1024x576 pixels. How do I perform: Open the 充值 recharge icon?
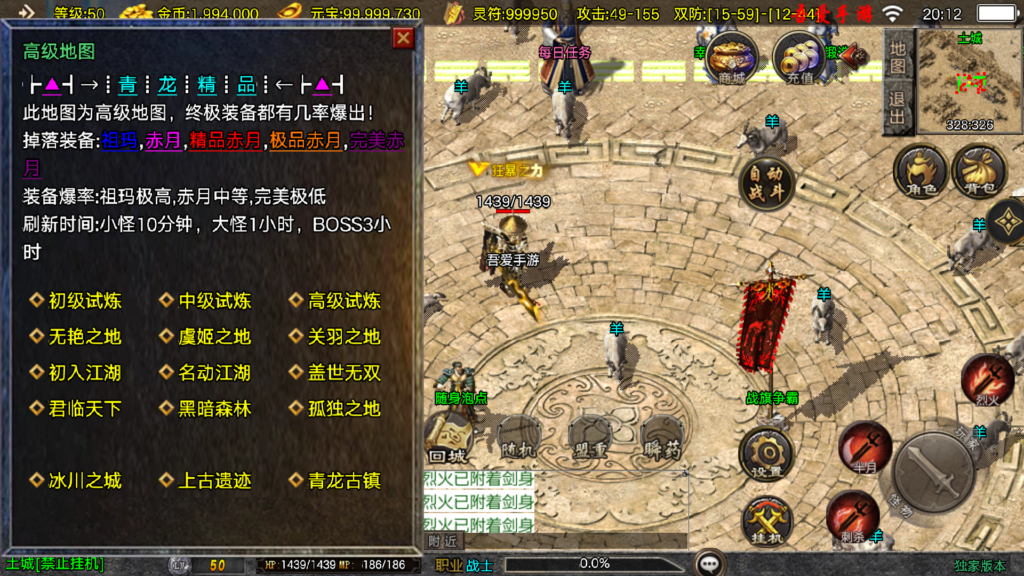coord(799,57)
